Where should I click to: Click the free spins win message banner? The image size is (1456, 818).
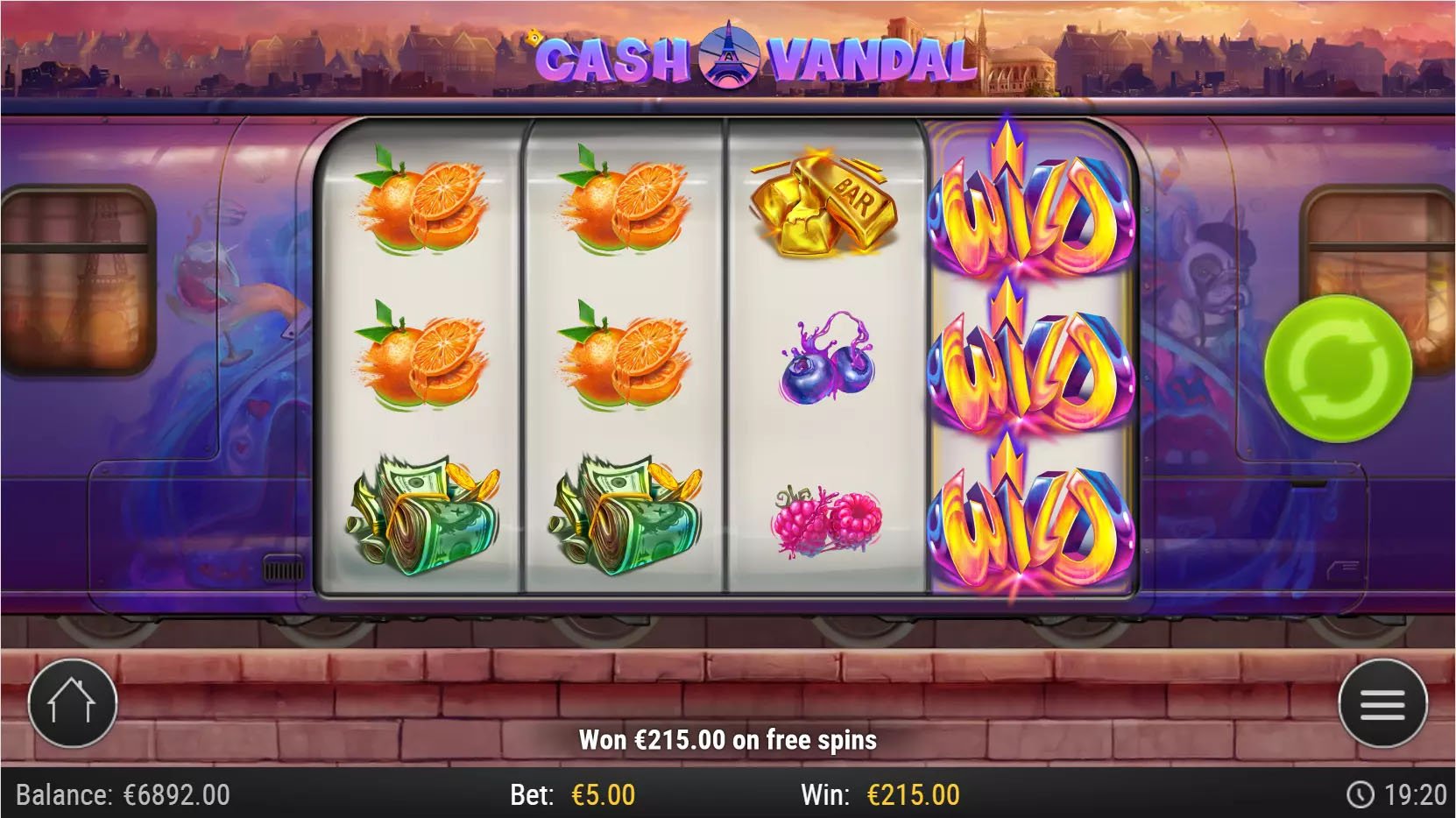pyautogui.click(x=728, y=739)
